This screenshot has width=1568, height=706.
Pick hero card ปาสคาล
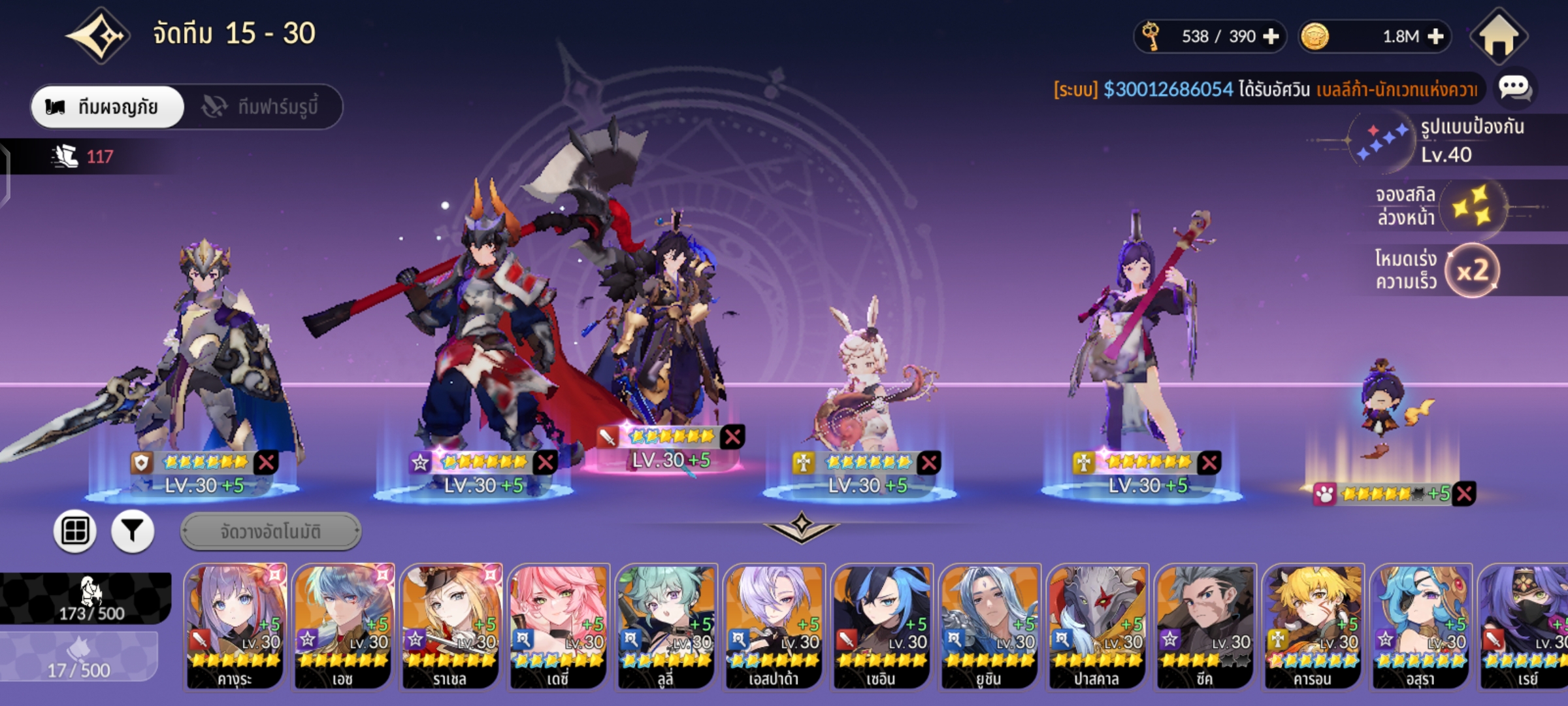point(1097,626)
